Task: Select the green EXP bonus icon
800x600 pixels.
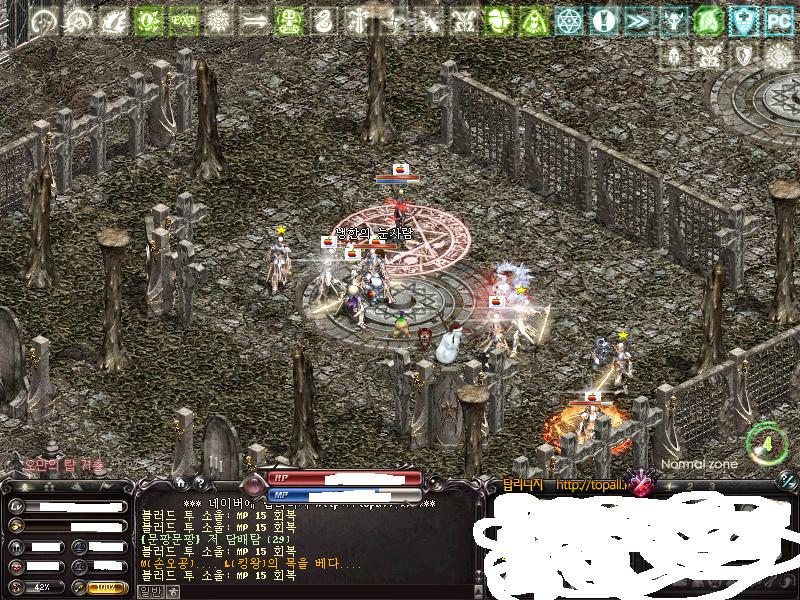Action: [x=183, y=19]
